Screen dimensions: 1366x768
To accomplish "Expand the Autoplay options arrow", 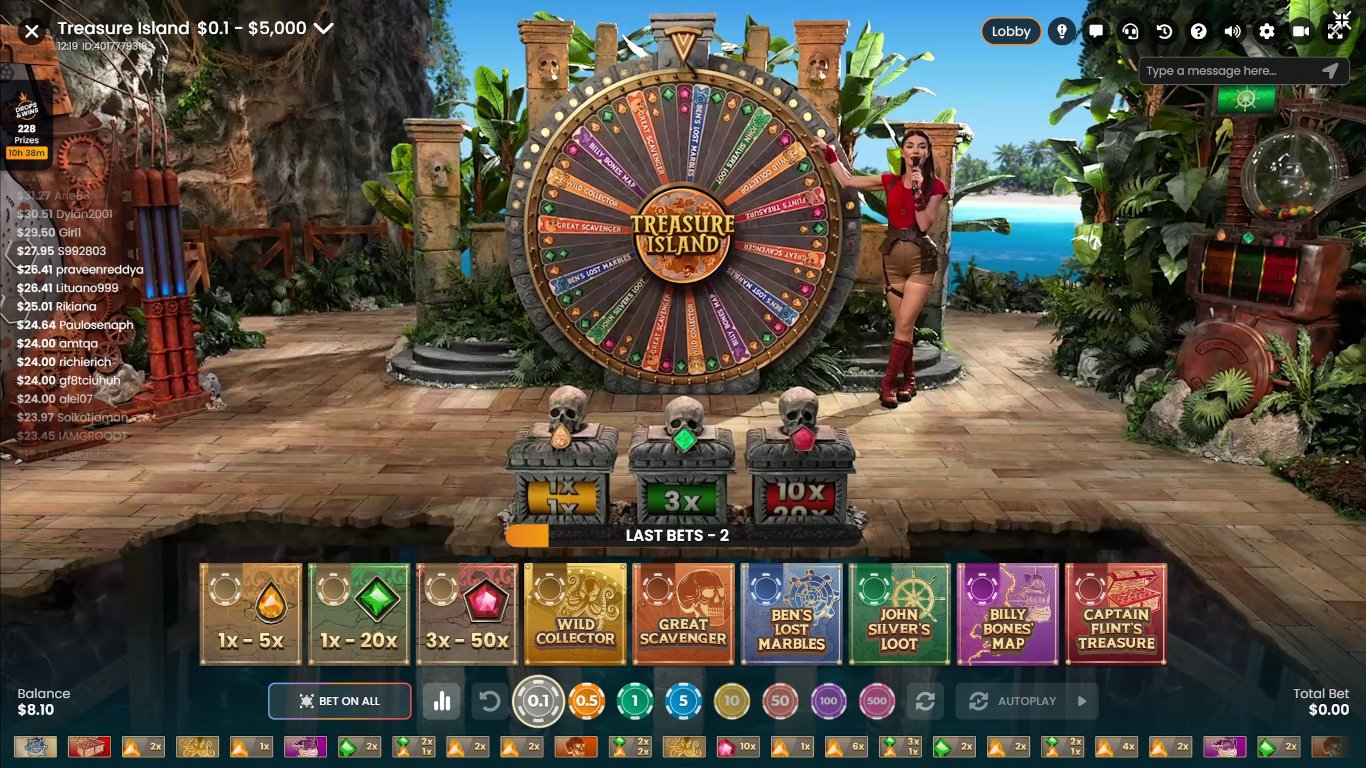I will click(1081, 701).
